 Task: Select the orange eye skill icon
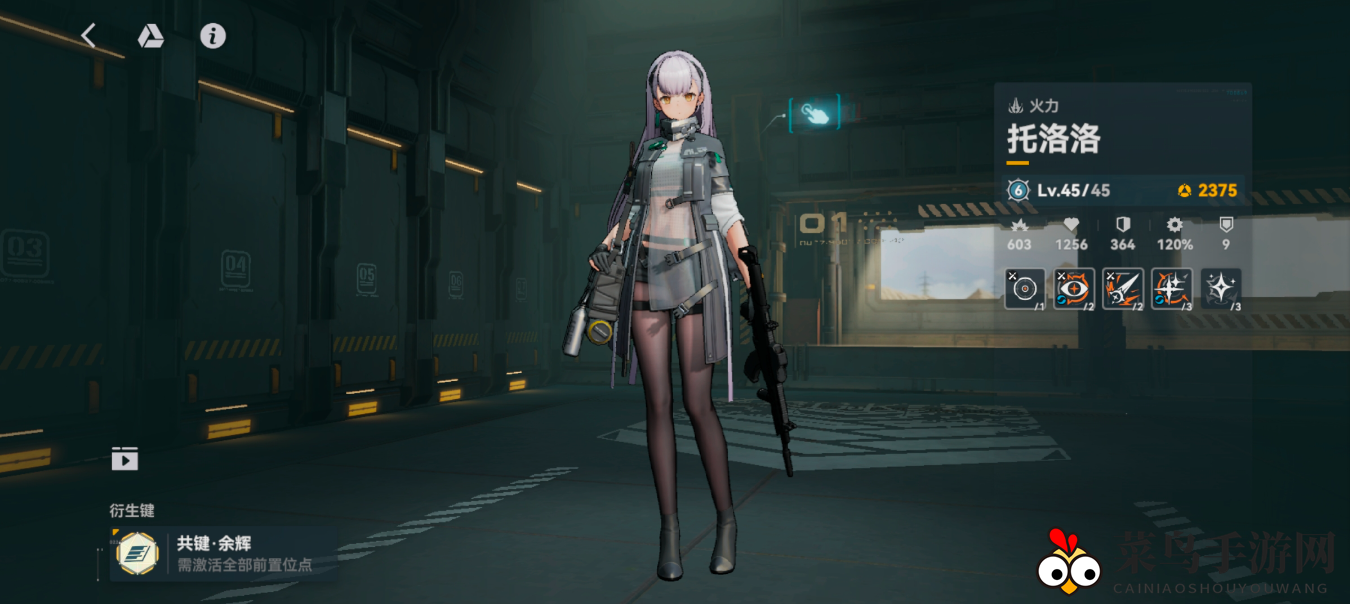click(x=1073, y=288)
